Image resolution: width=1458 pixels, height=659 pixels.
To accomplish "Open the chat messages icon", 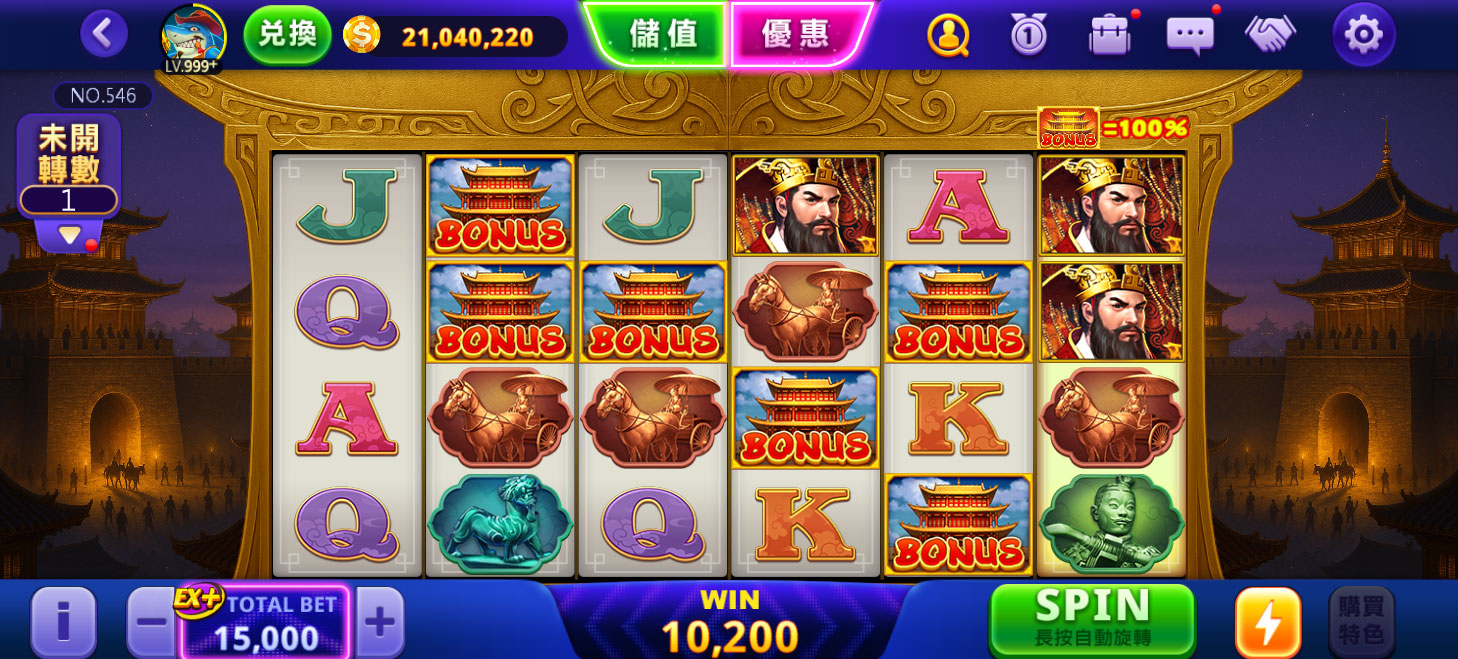I will coord(1190,36).
